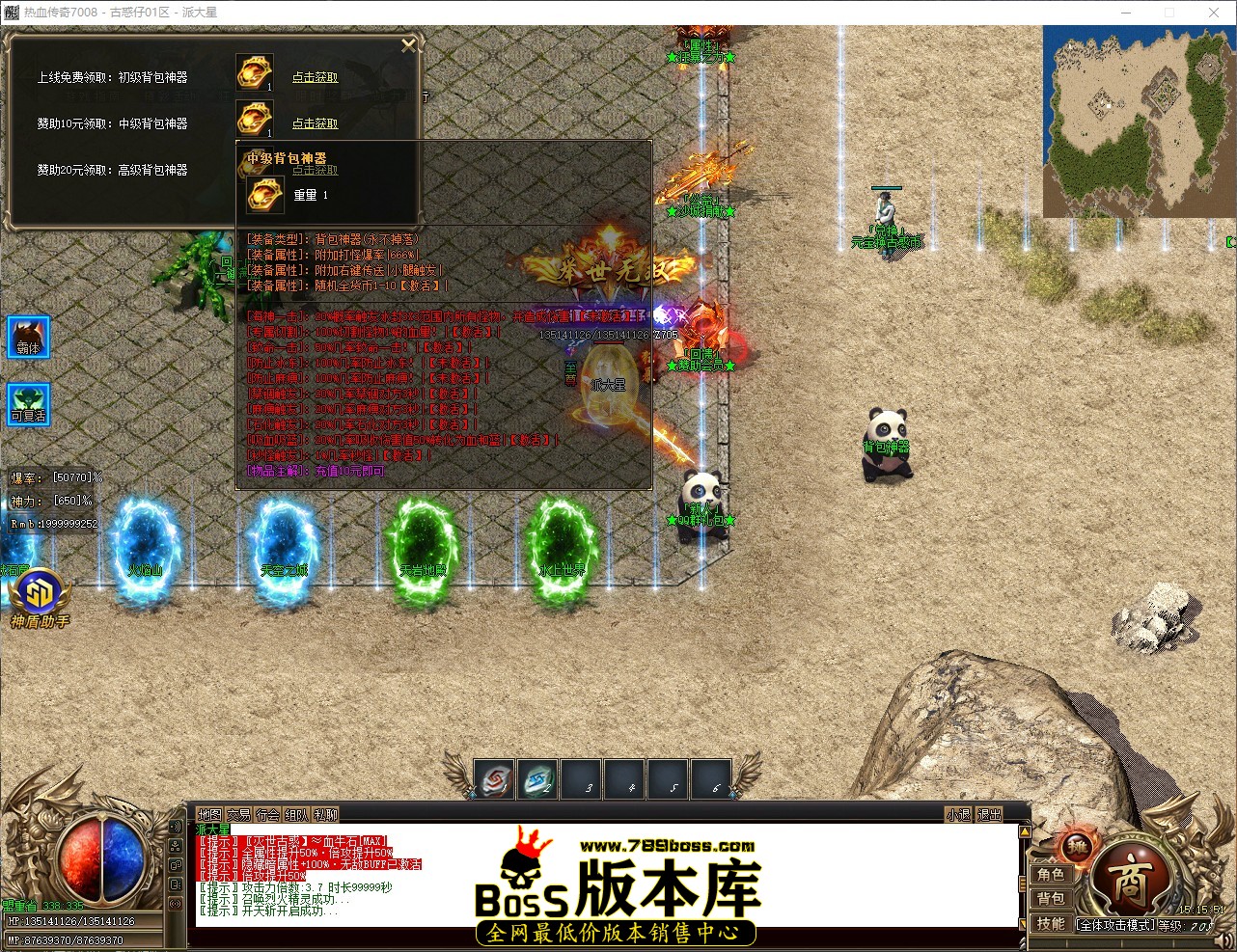This screenshot has height=952, width=1237.
Task: Select the skill in hotbar slot 1
Action: 494,780
